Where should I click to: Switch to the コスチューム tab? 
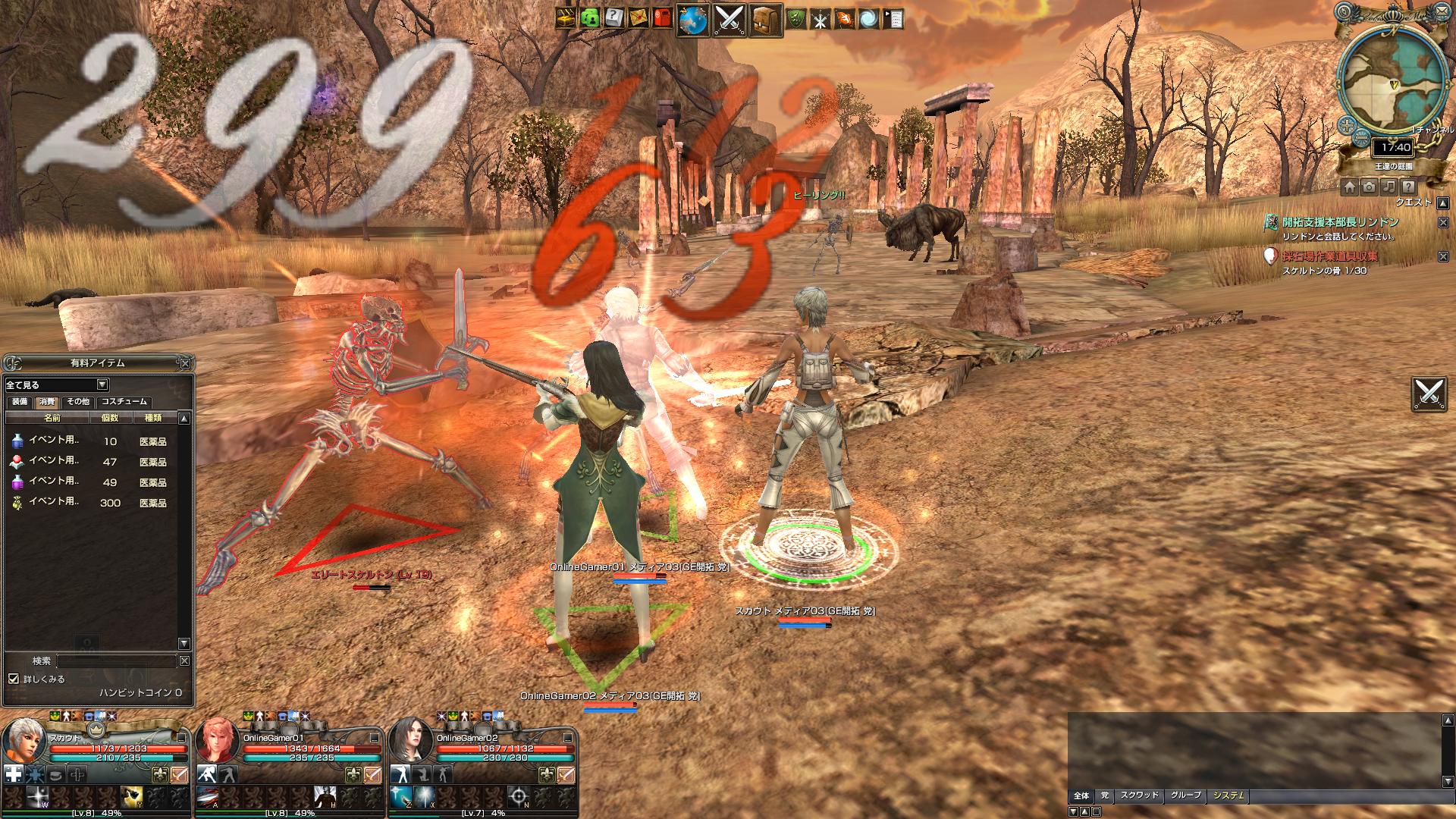(125, 402)
